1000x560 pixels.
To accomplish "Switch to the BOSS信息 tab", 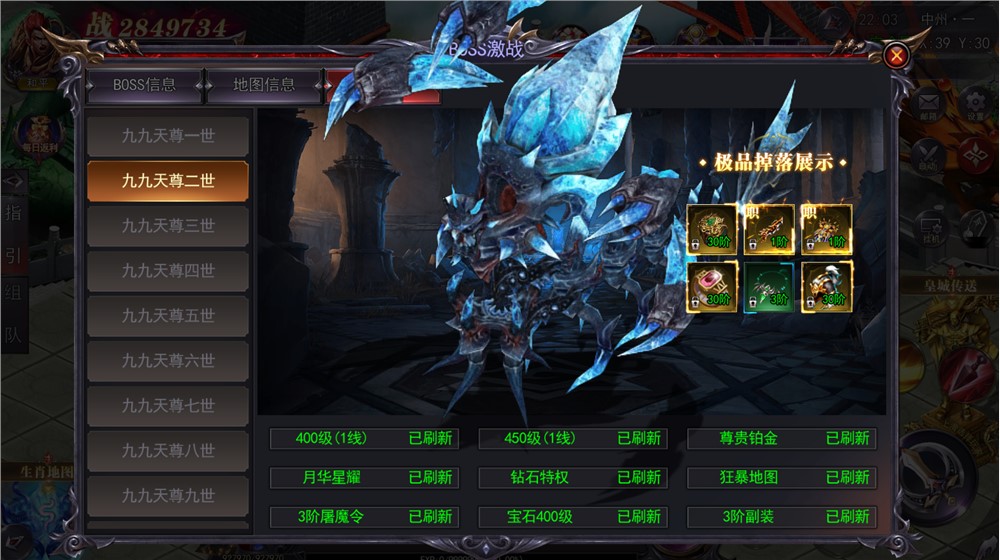I will pos(145,85).
